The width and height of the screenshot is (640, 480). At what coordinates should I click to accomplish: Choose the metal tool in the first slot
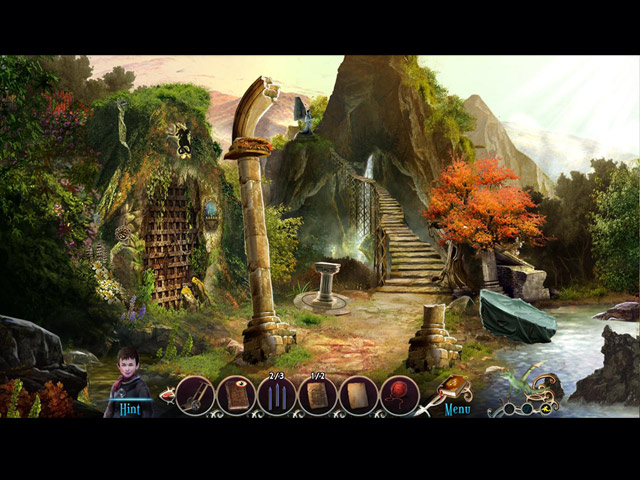pos(196,396)
